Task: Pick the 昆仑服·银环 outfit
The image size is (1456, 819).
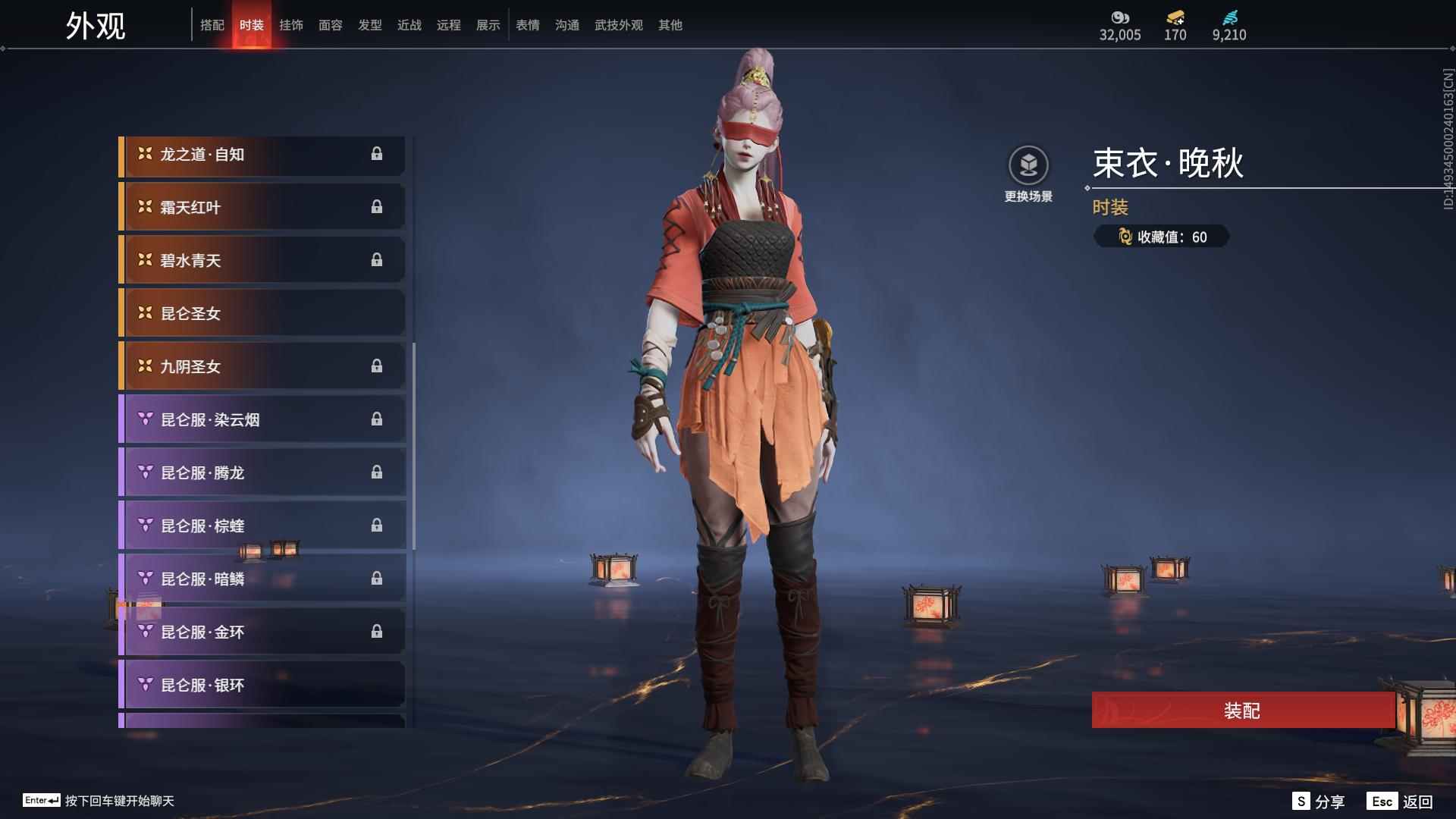Action: 262,686
